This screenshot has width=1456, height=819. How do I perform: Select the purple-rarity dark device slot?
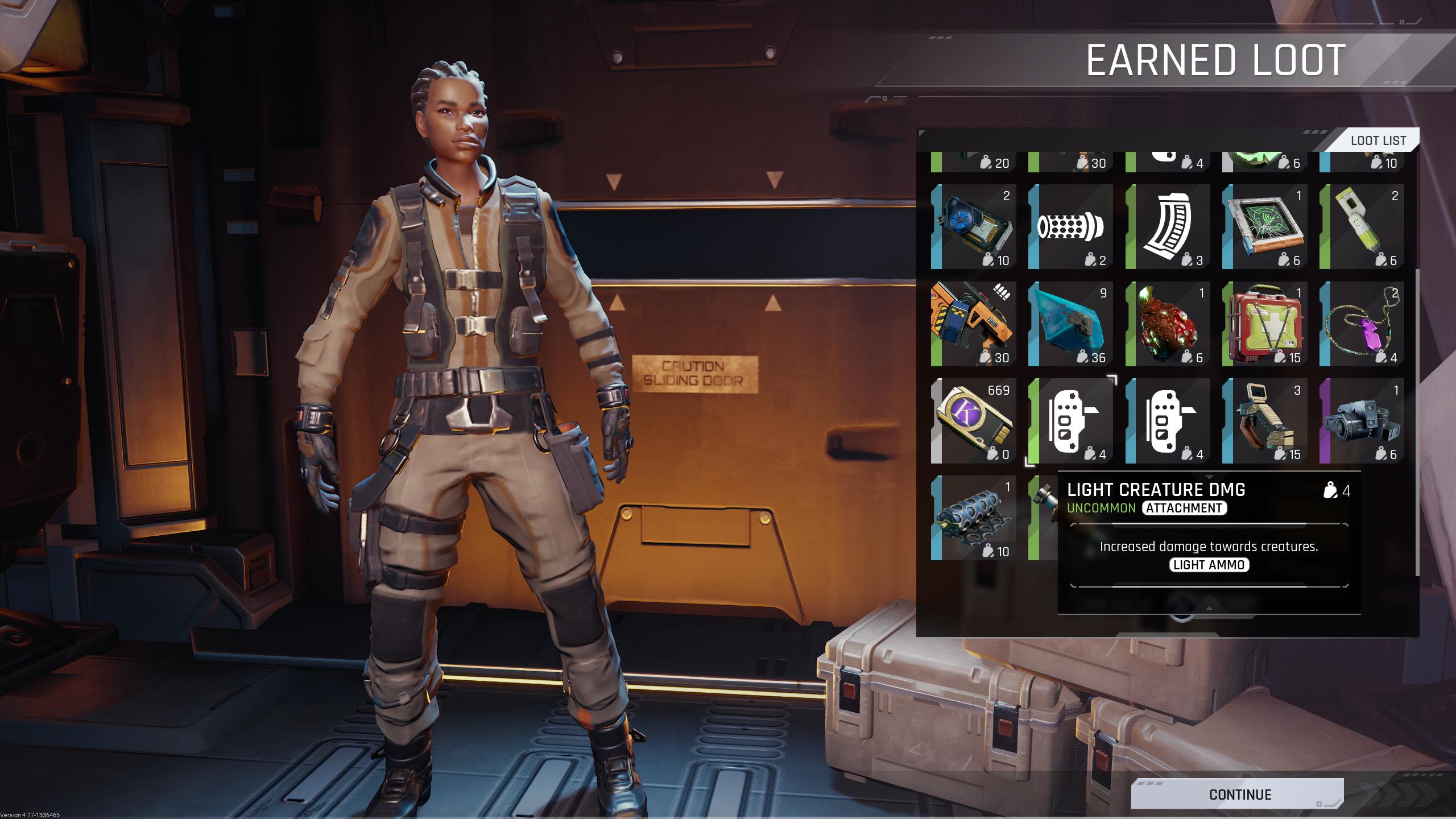pyautogui.click(x=1362, y=421)
